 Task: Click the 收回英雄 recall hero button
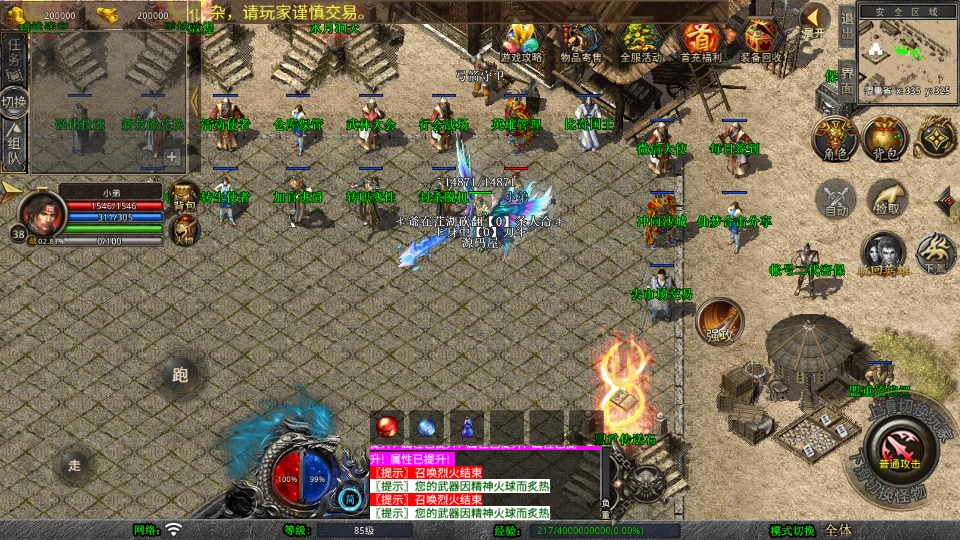coord(884,254)
